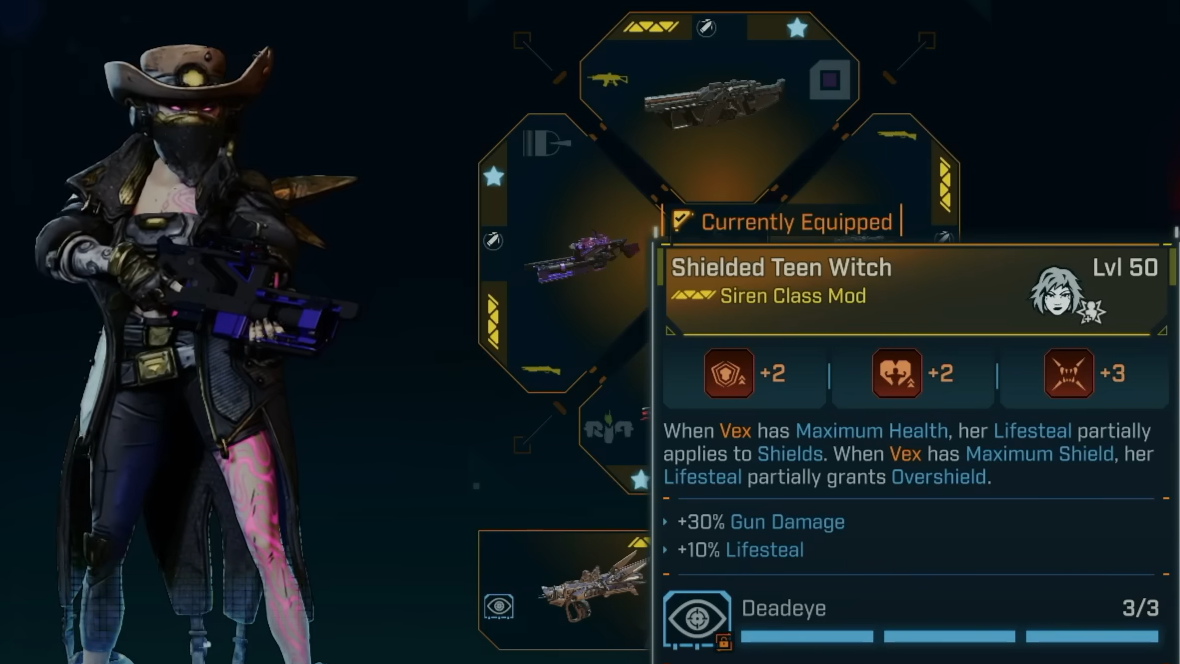Select the purple gun weapon slot
Viewport: 1180px width, 664px height.
point(582,258)
